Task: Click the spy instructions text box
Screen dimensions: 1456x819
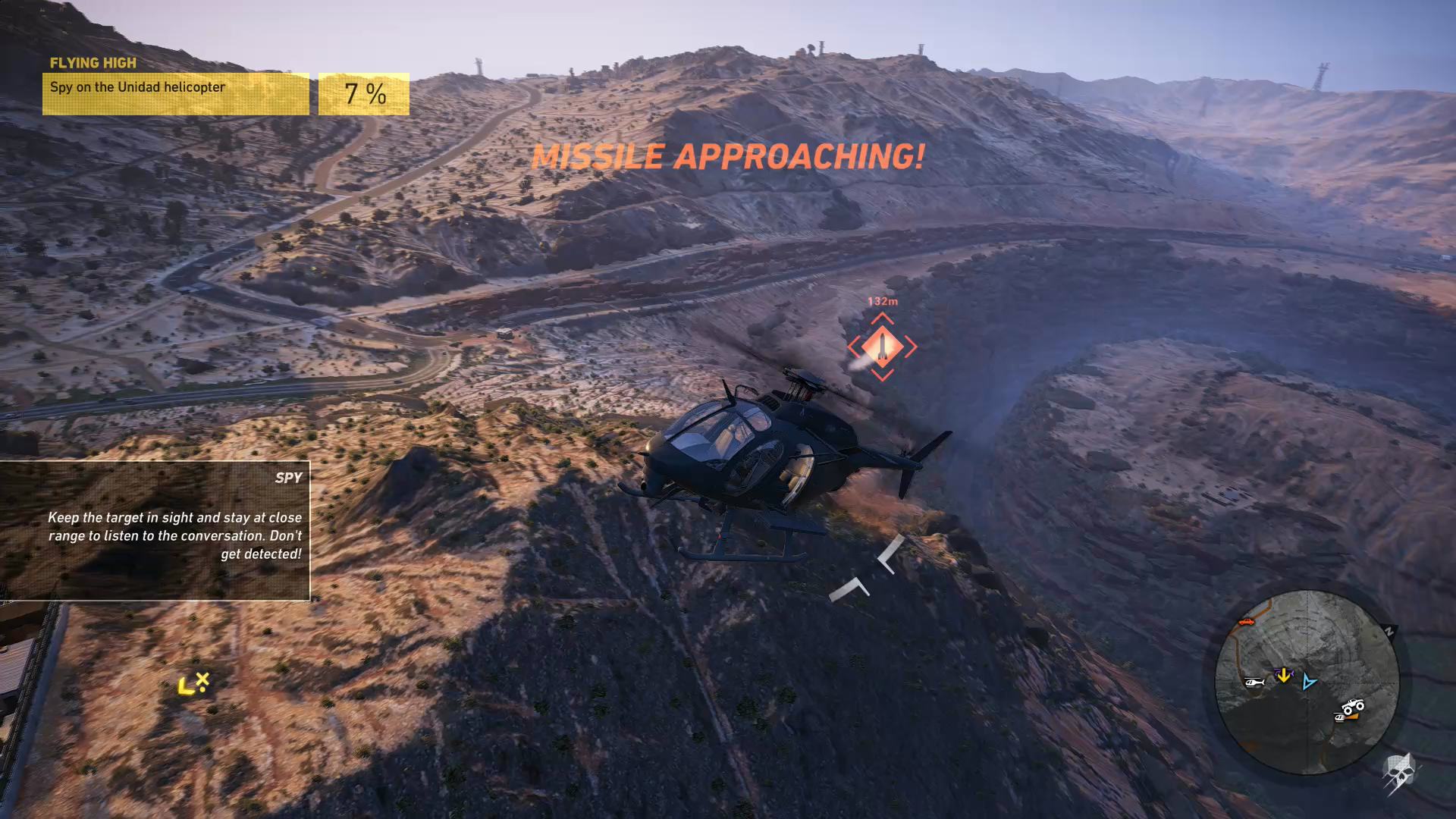Action: point(174,535)
